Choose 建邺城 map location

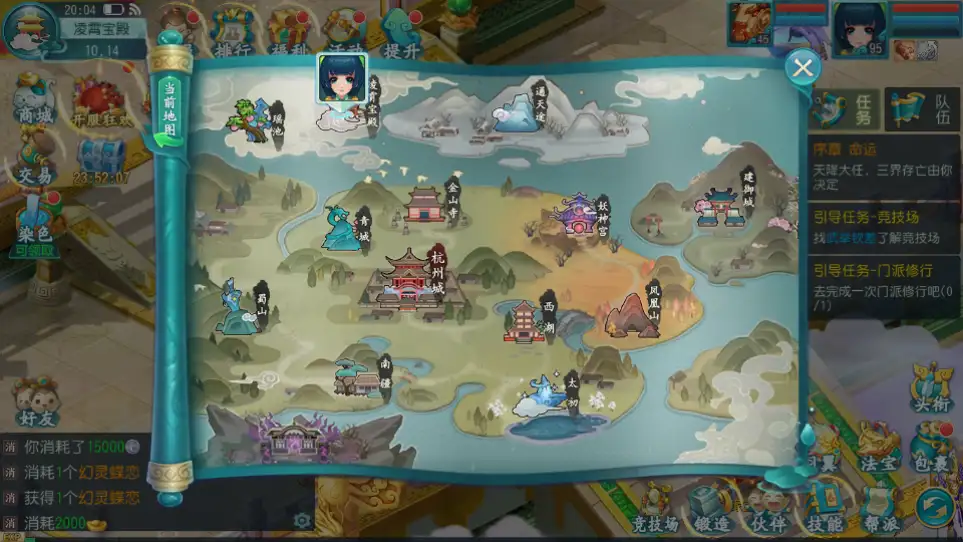[721, 207]
